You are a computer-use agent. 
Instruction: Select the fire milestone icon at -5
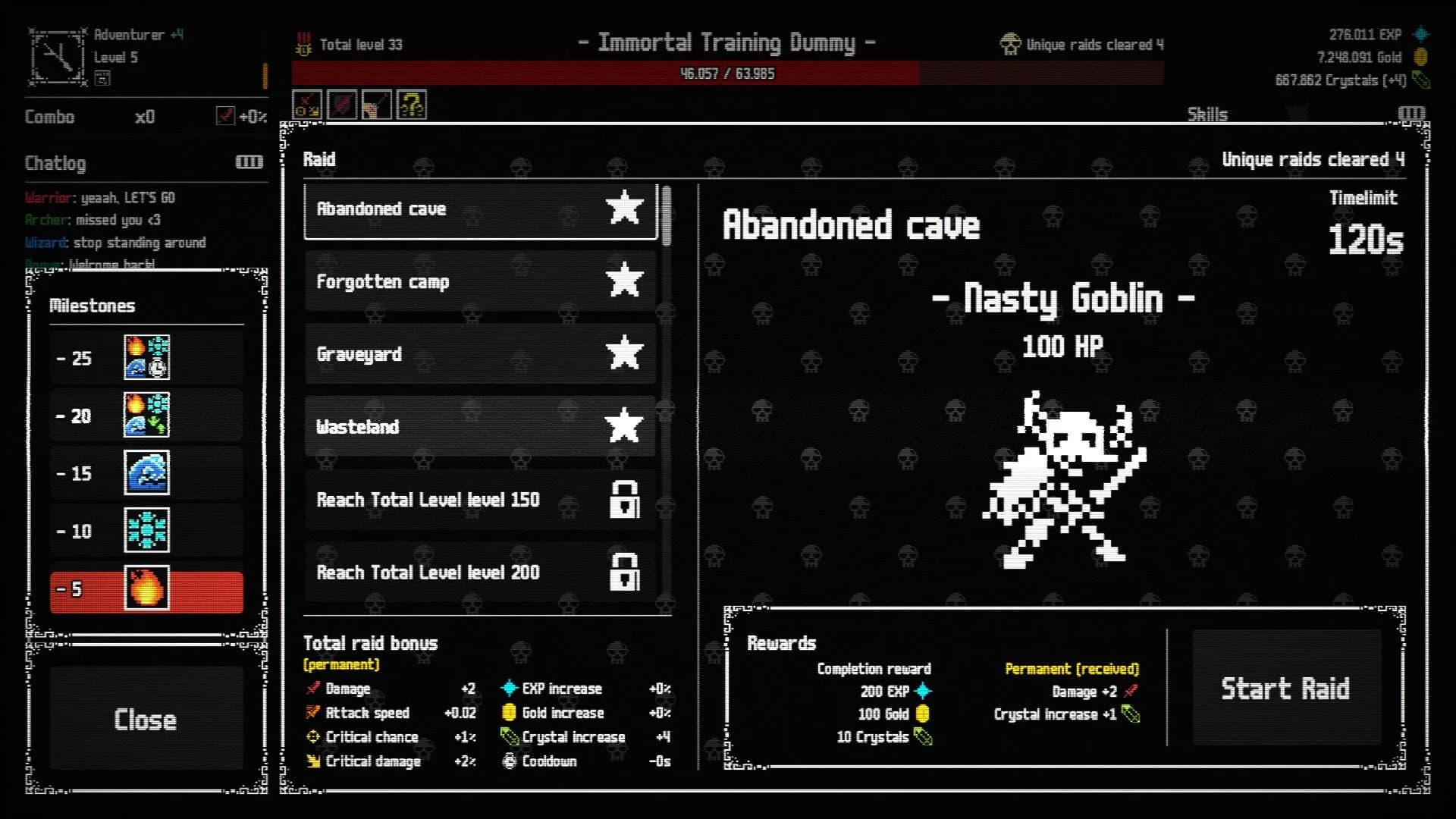[x=147, y=590]
